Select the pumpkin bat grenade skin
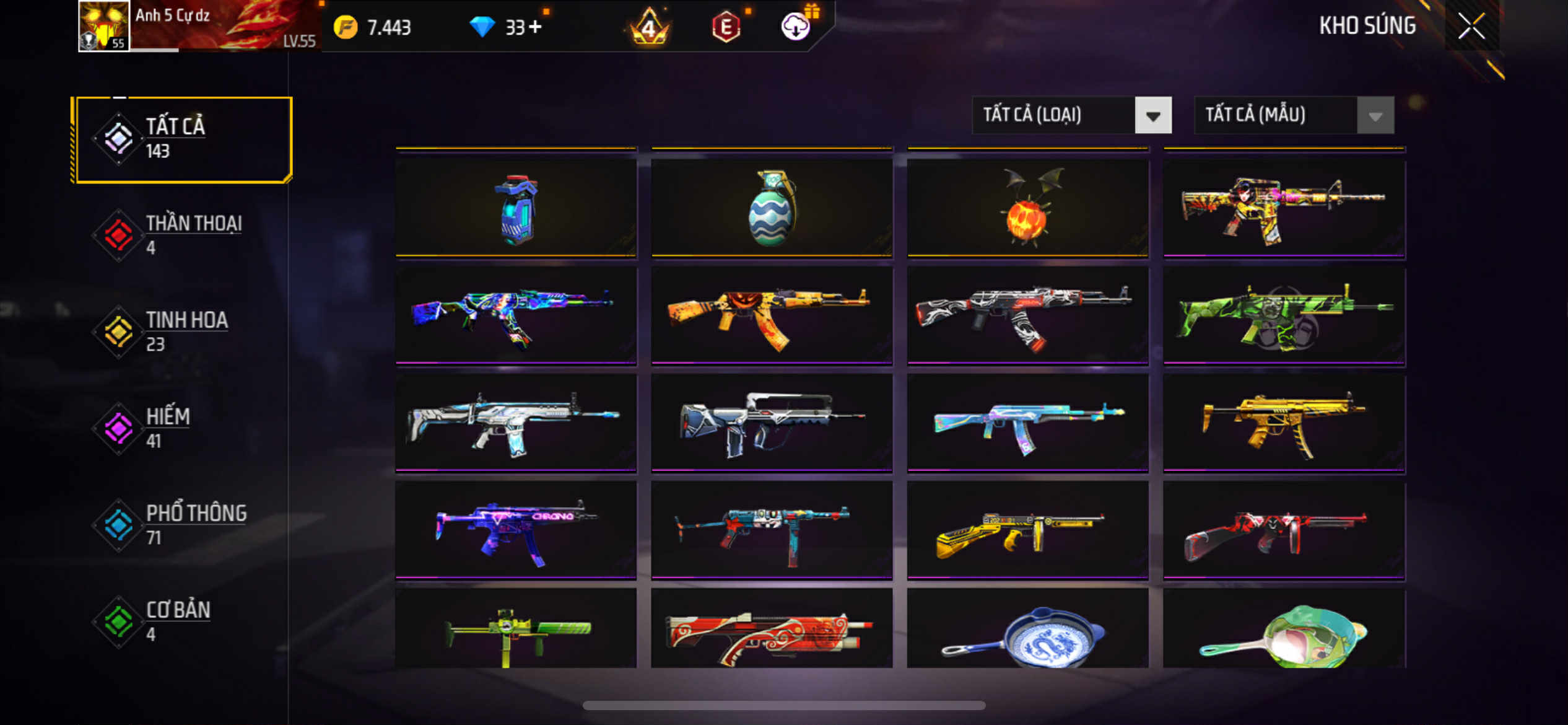 [1027, 208]
